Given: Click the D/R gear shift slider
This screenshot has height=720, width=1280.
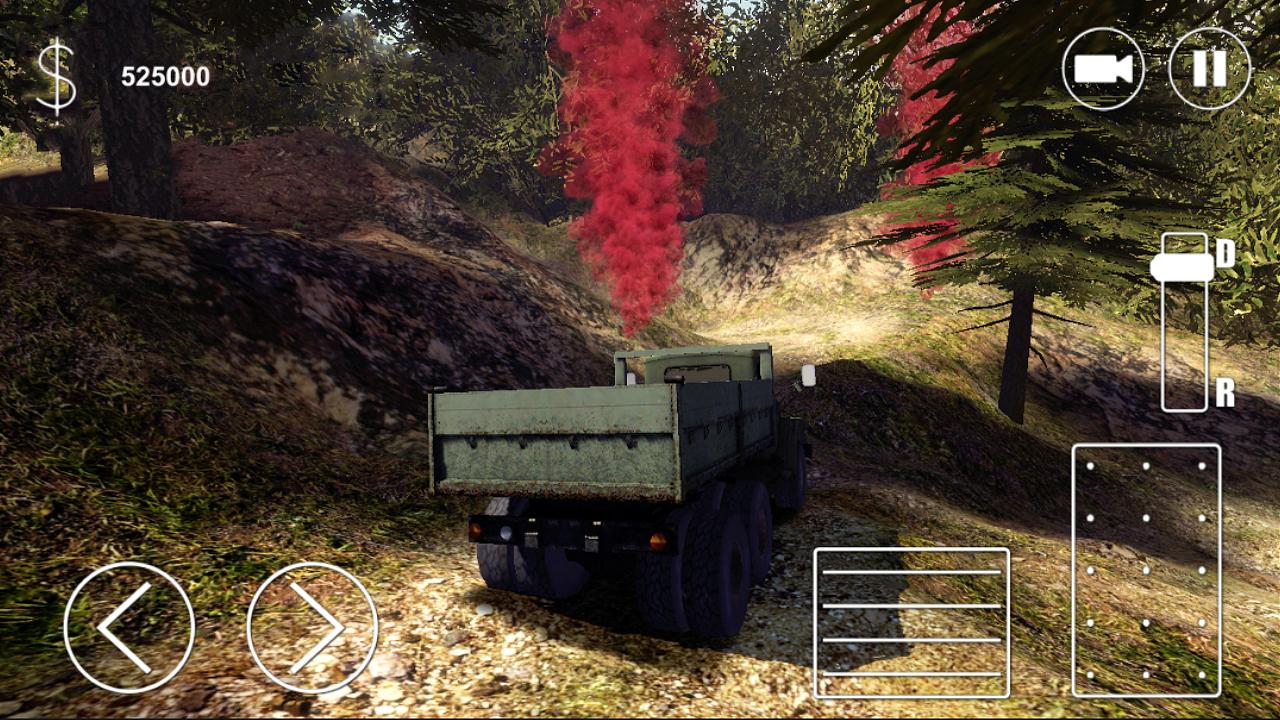Looking at the screenshot, I should [1183, 267].
